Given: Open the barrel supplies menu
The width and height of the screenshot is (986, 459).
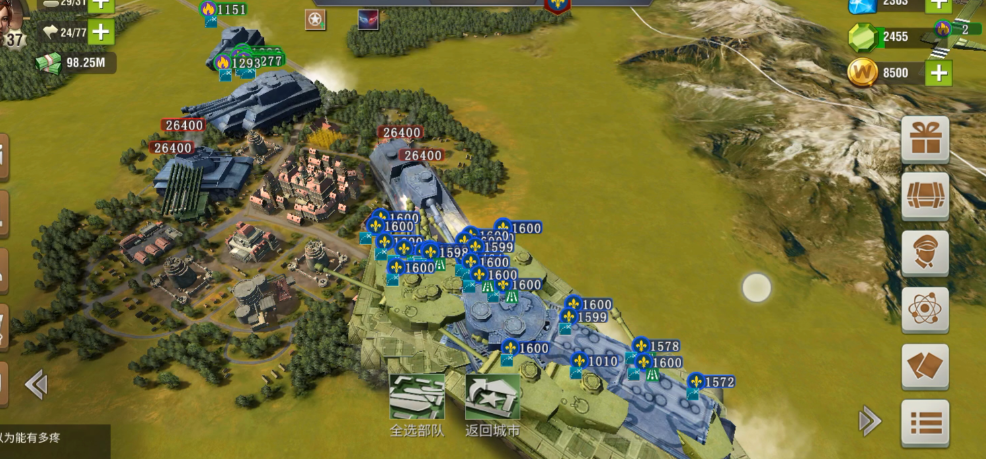Looking at the screenshot, I should [925, 197].
